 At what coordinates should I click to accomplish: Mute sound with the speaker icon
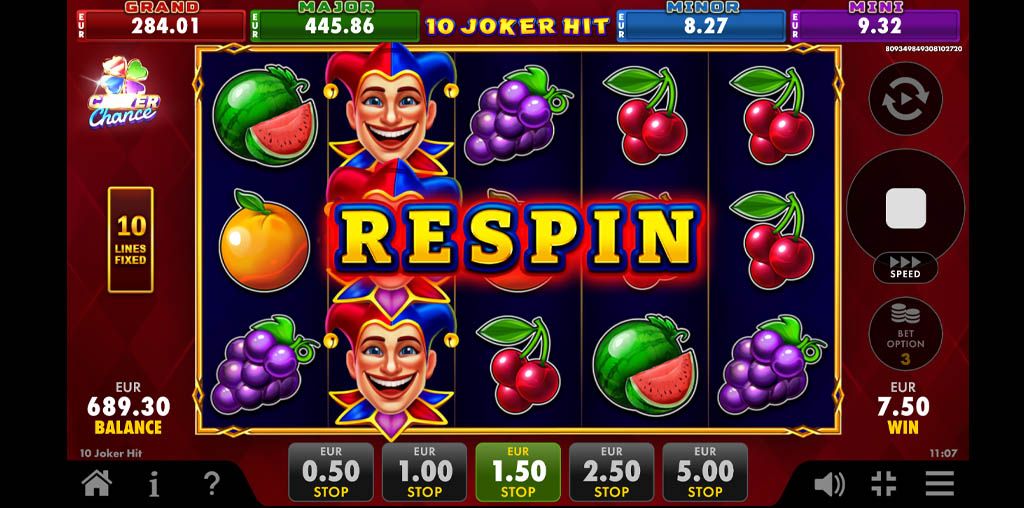click(x=828, y=485)
